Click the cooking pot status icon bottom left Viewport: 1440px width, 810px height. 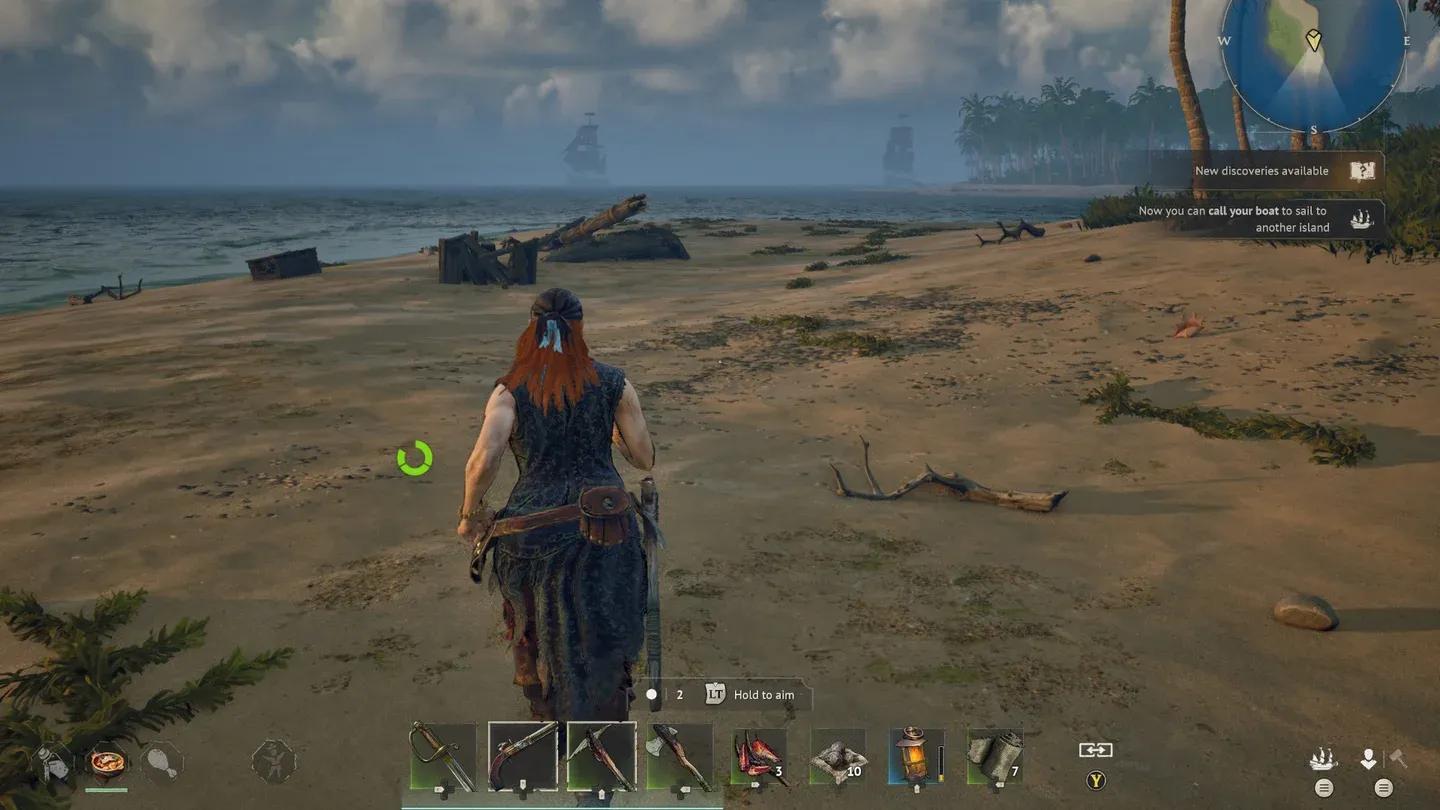click(107, 763)
